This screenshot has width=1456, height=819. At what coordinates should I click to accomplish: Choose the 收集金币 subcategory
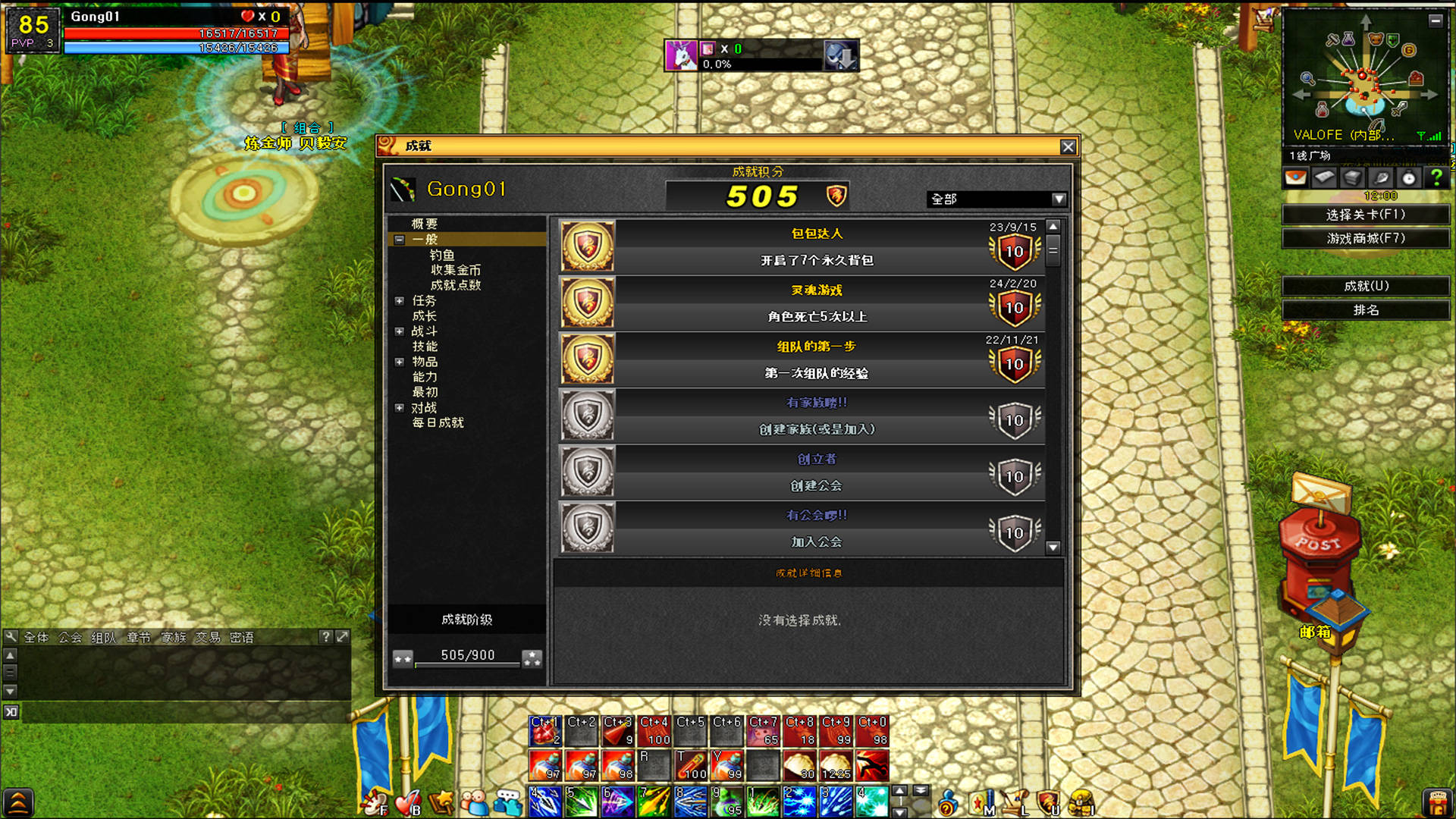click(x=455, y=270)
